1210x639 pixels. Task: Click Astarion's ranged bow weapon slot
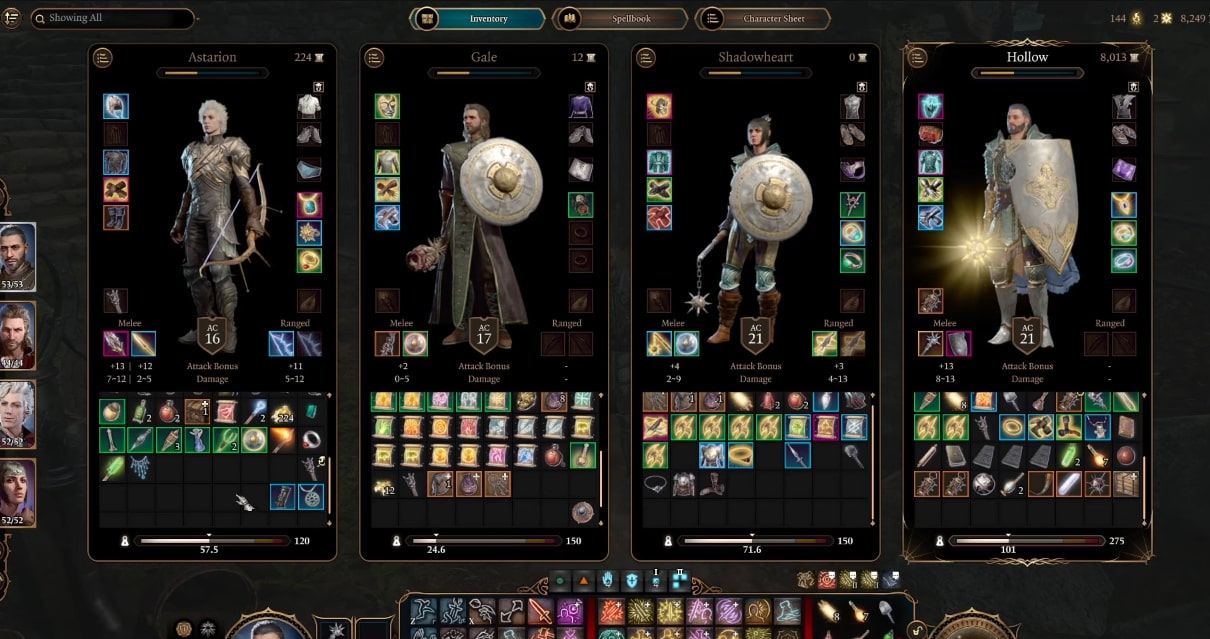click(281, 344)
